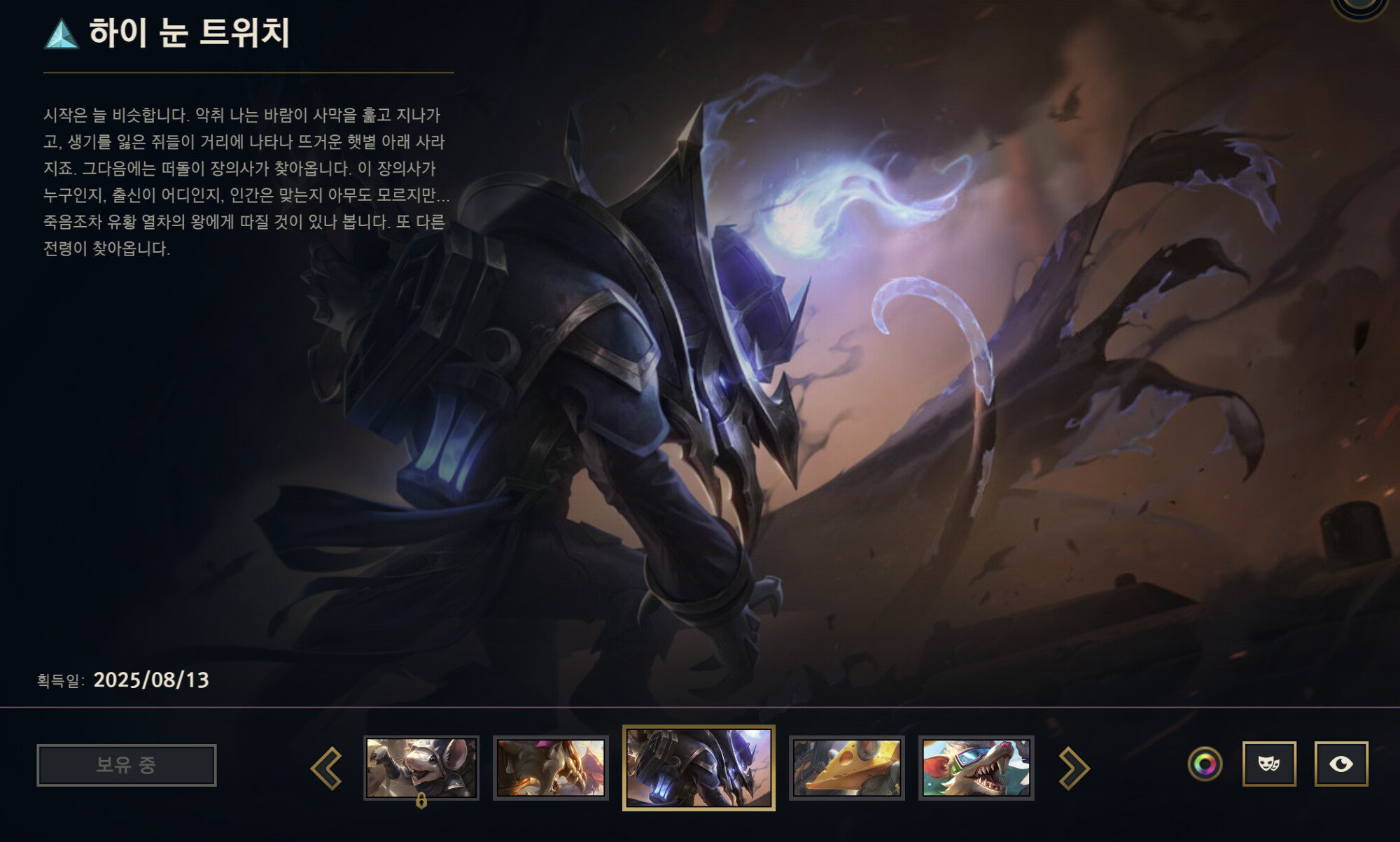Click the 보유 중 button
This screenshot has height=842, width=1400.
(127, 765)
